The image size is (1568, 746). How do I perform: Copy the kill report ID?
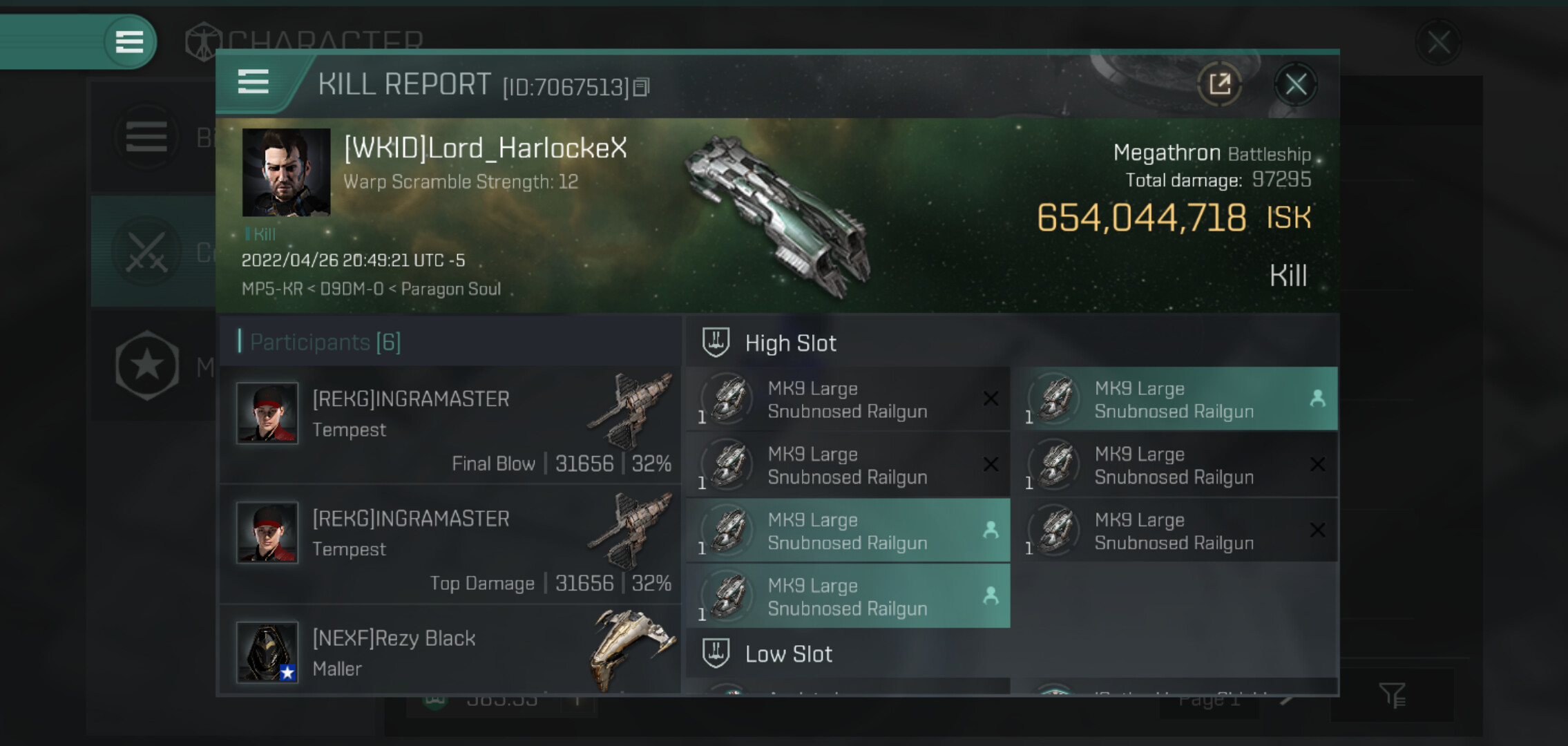pyautogui.click(x=642, y=87)
